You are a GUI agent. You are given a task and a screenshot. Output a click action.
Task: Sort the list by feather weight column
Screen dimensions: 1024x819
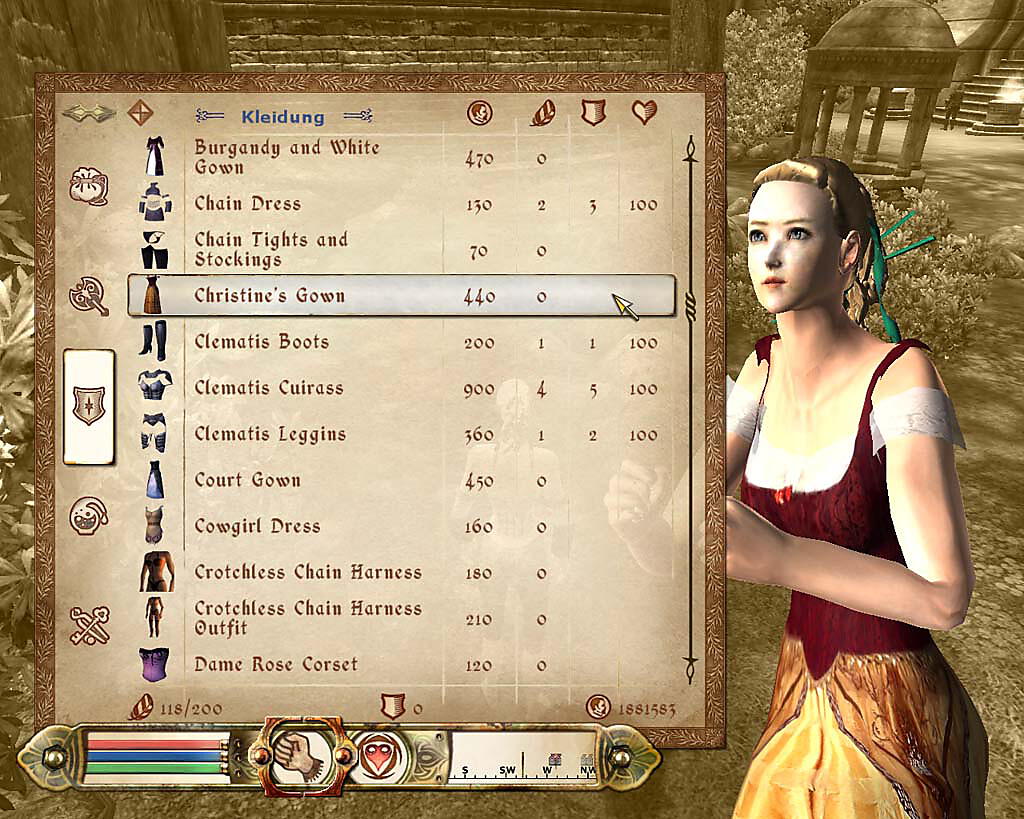(x=541, y=113)
